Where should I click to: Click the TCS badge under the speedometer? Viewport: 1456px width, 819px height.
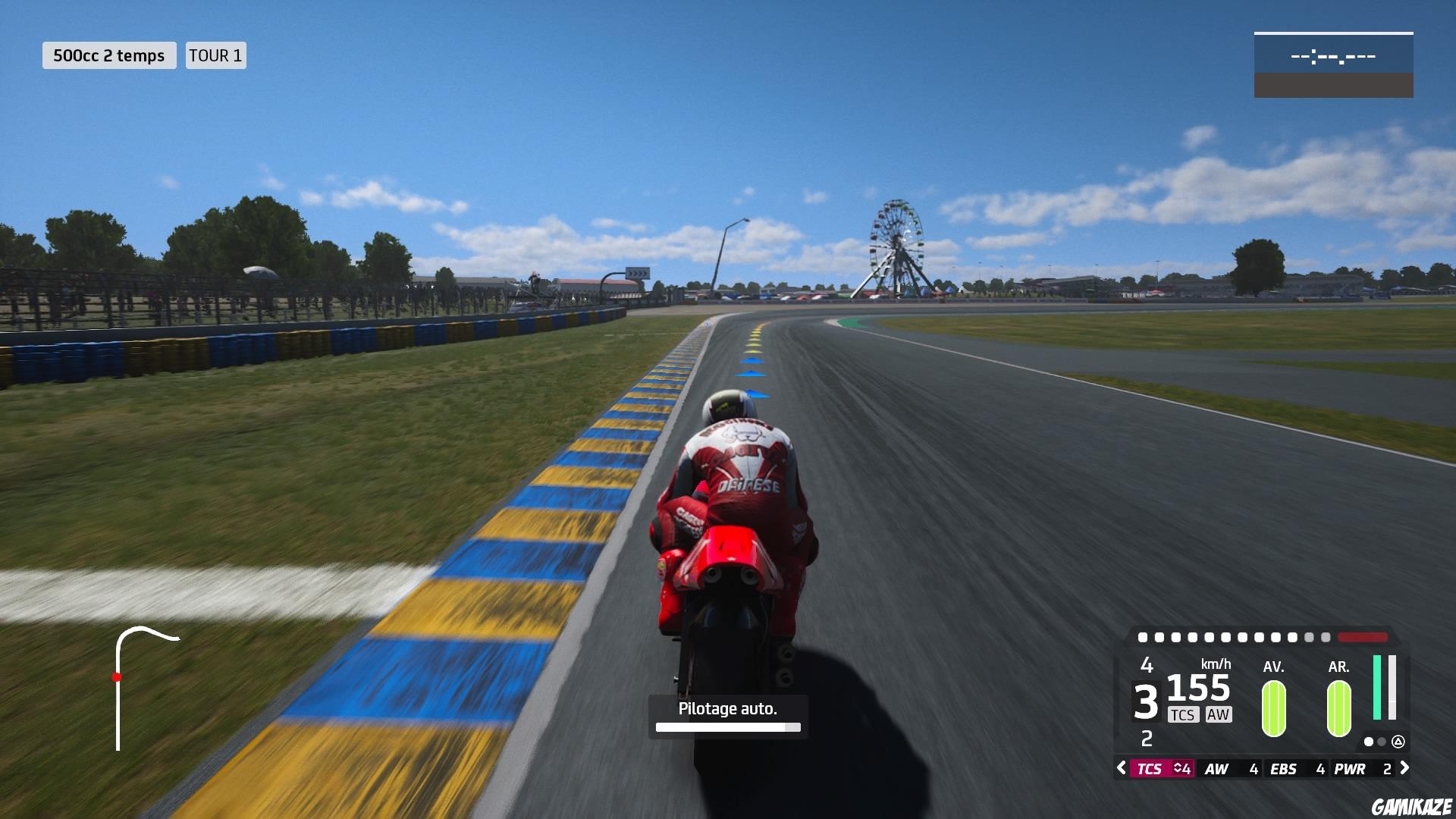pyautogui.click(x=1182, y=714)
